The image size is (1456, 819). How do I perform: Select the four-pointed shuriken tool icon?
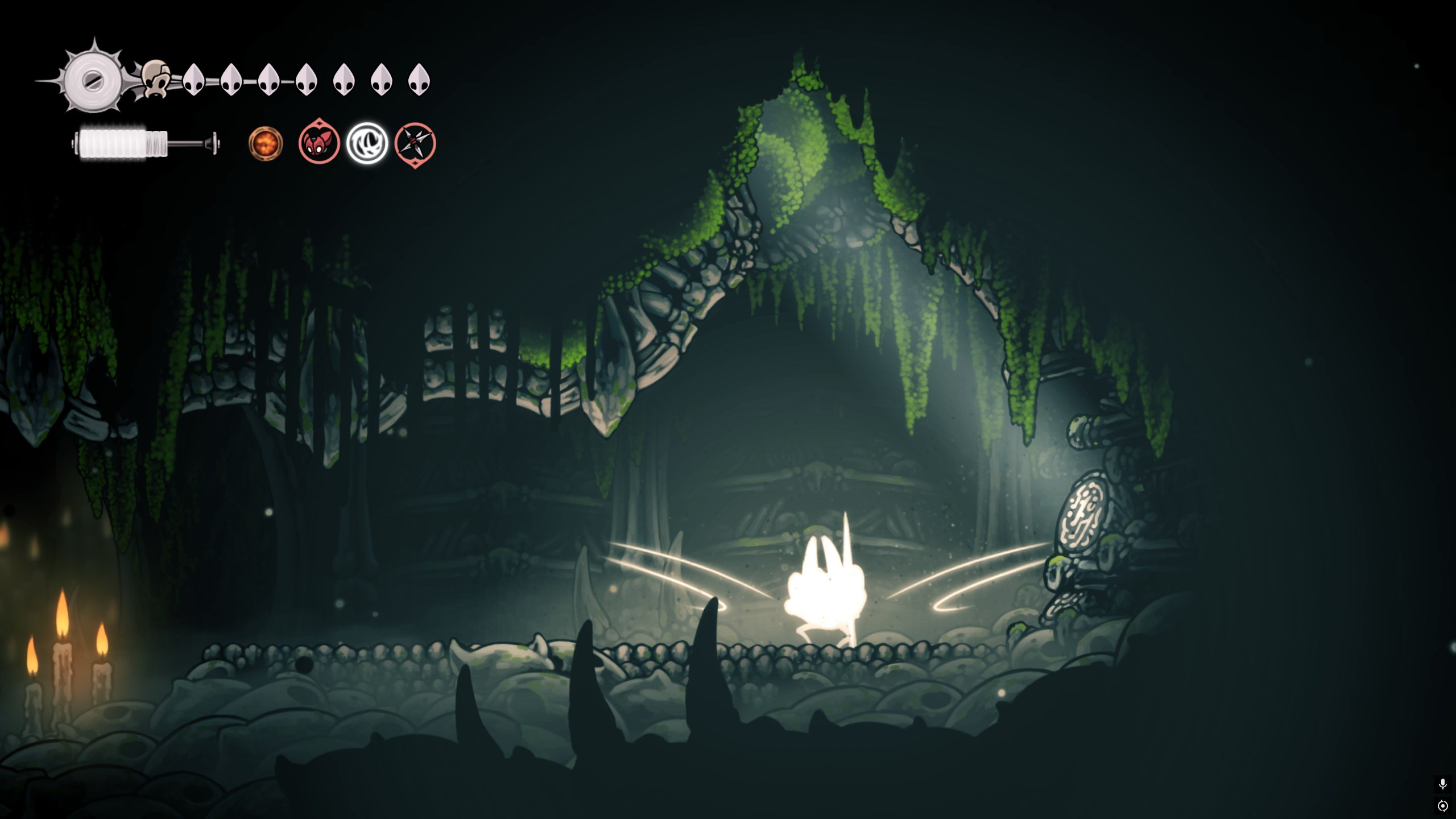click(x=415, y=144)
